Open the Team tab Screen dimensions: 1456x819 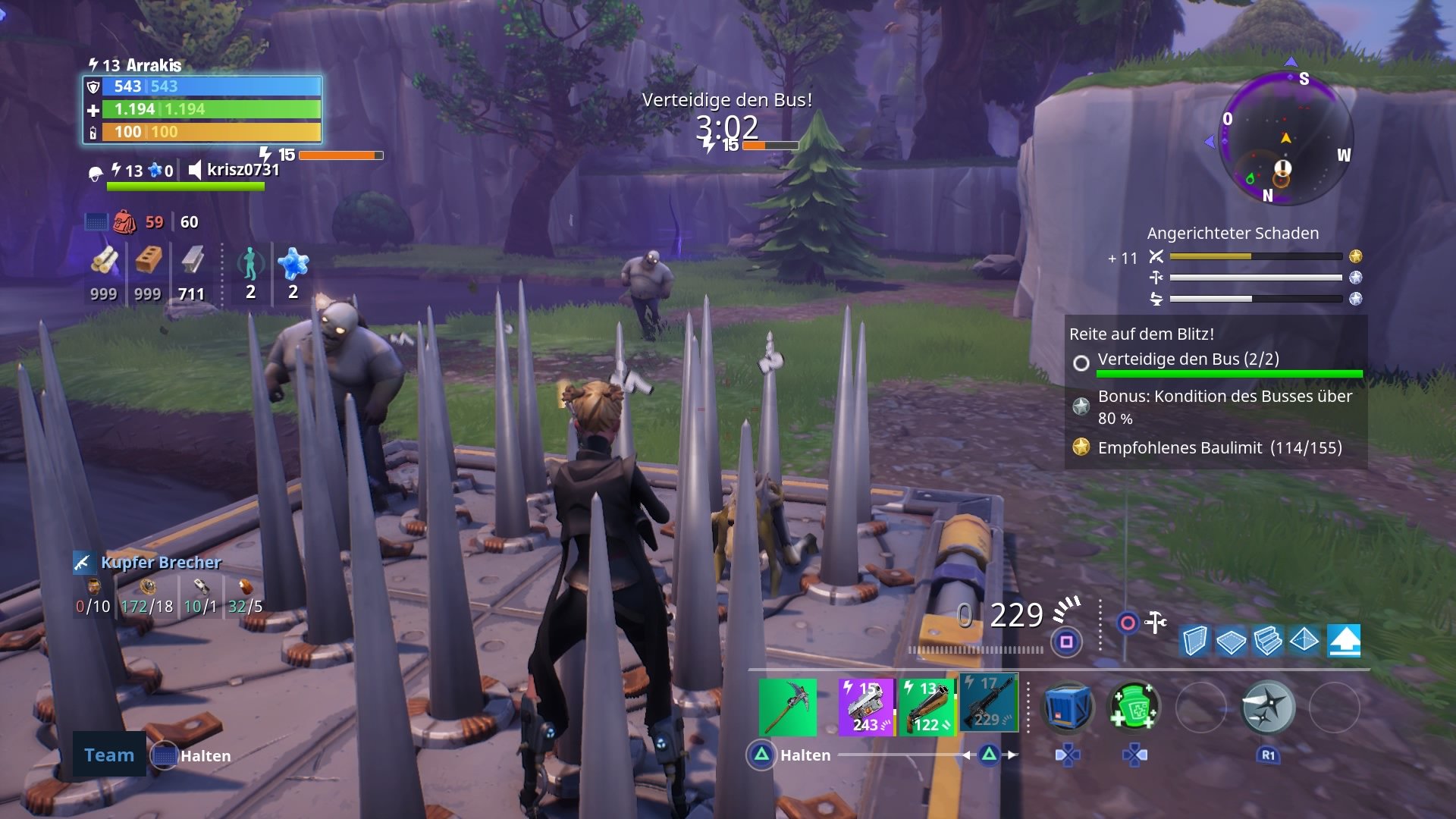tap(108, 755)
